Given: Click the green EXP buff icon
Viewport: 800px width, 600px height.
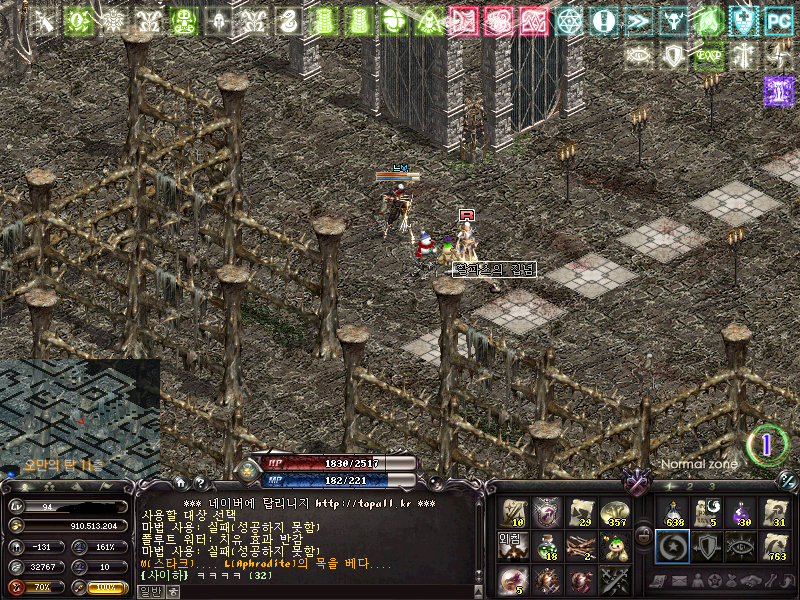Looking at the screenshot, I should point(708,56).
